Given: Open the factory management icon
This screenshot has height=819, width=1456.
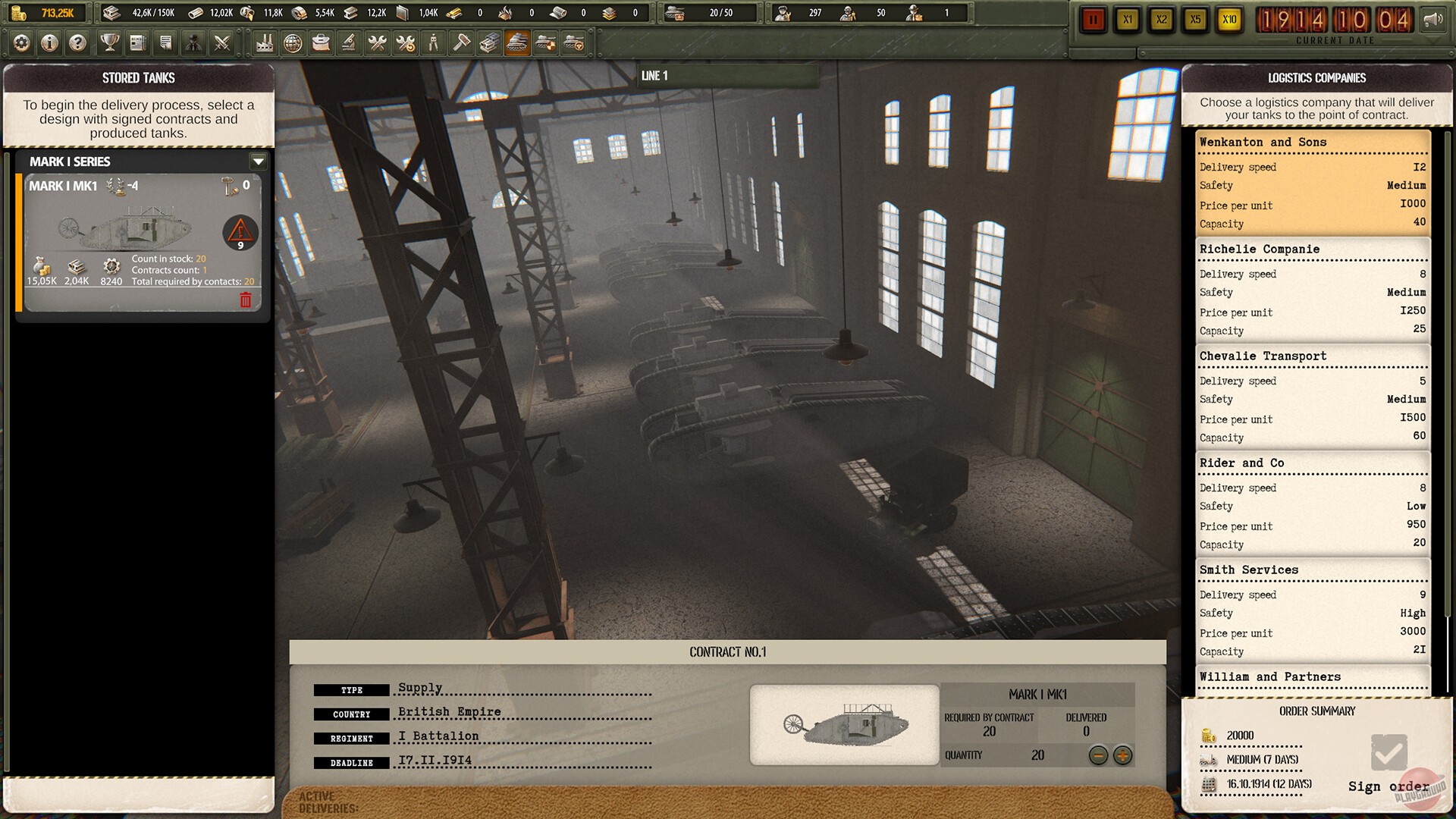Looking at the screenshot, I should (264, 43).
